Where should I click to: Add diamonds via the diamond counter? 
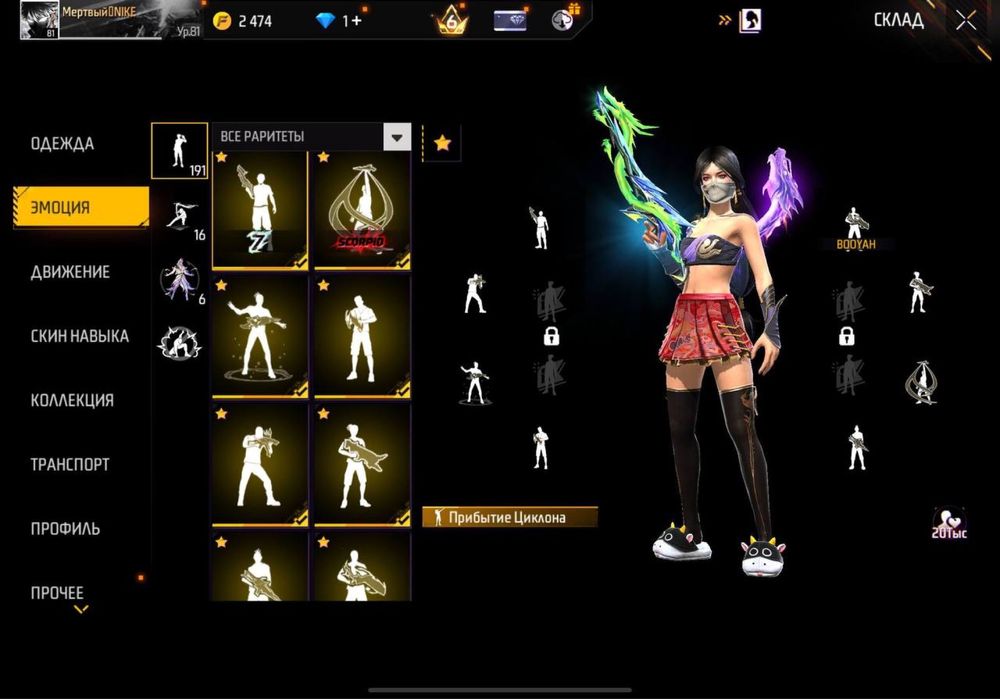pos(339,20)
